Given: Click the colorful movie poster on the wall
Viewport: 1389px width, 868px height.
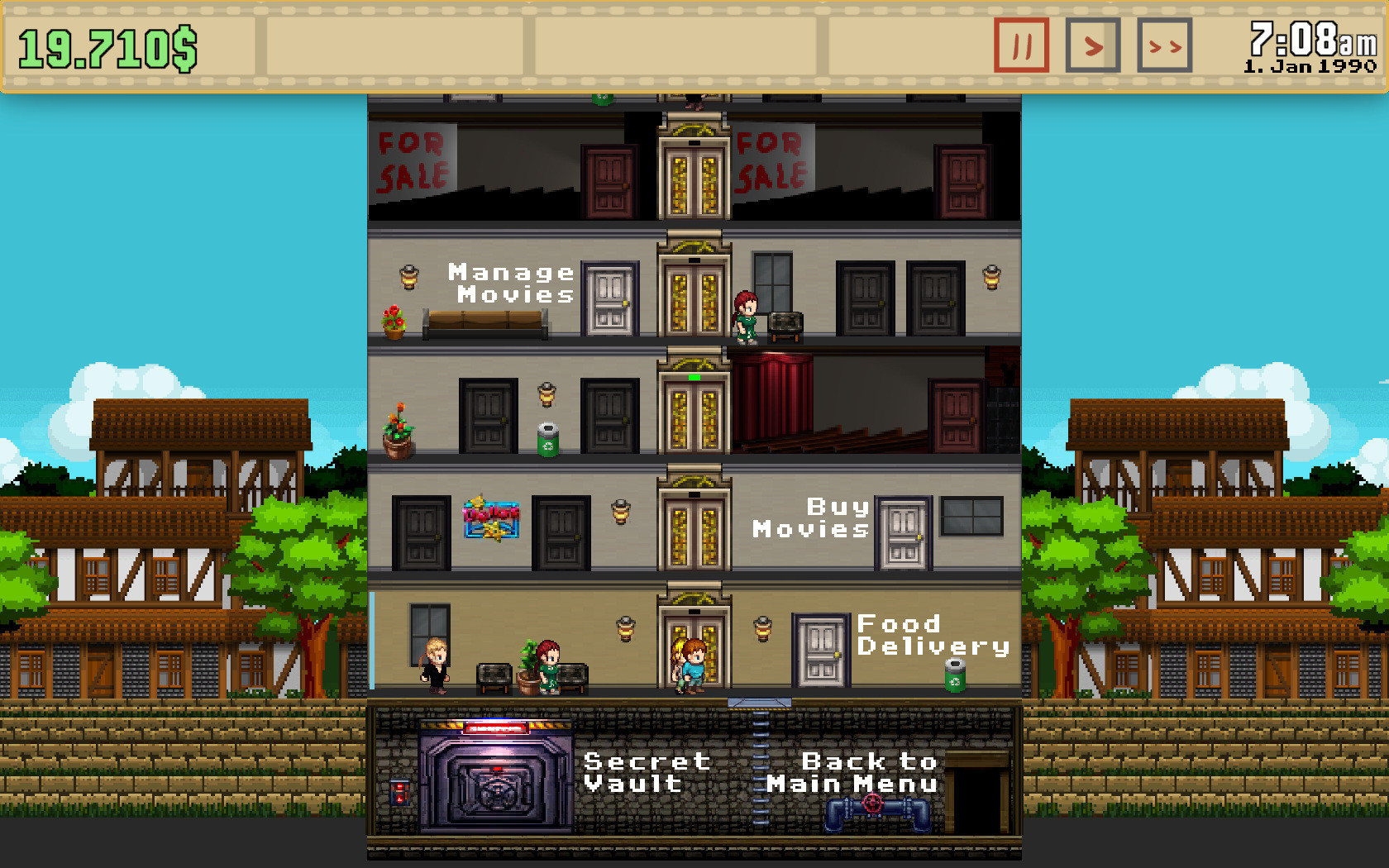Looking at the screenshot, I should [x=492, y=517].
